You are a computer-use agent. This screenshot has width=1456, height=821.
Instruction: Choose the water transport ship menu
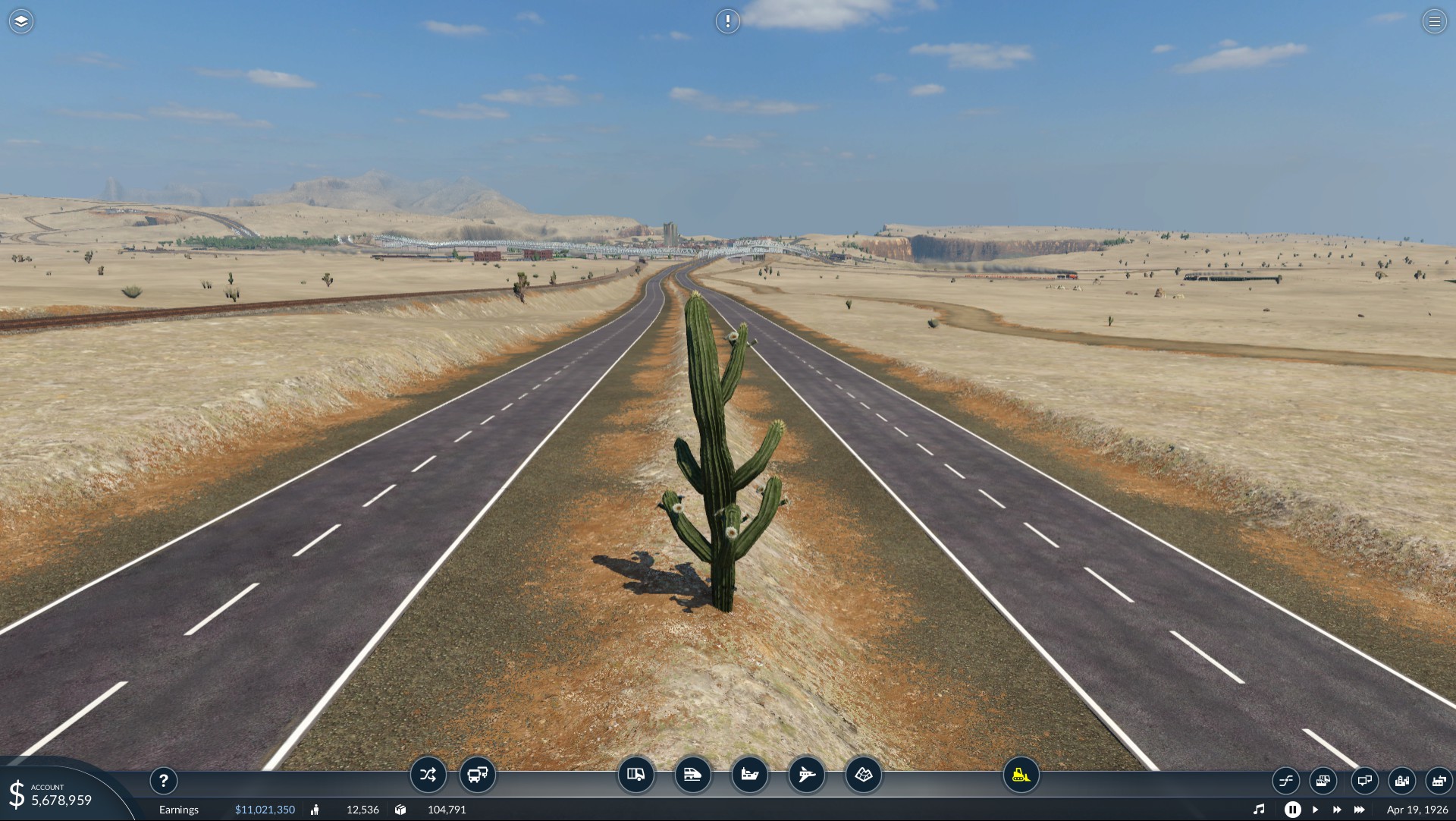pyautogui.click(x=749, y=775)
